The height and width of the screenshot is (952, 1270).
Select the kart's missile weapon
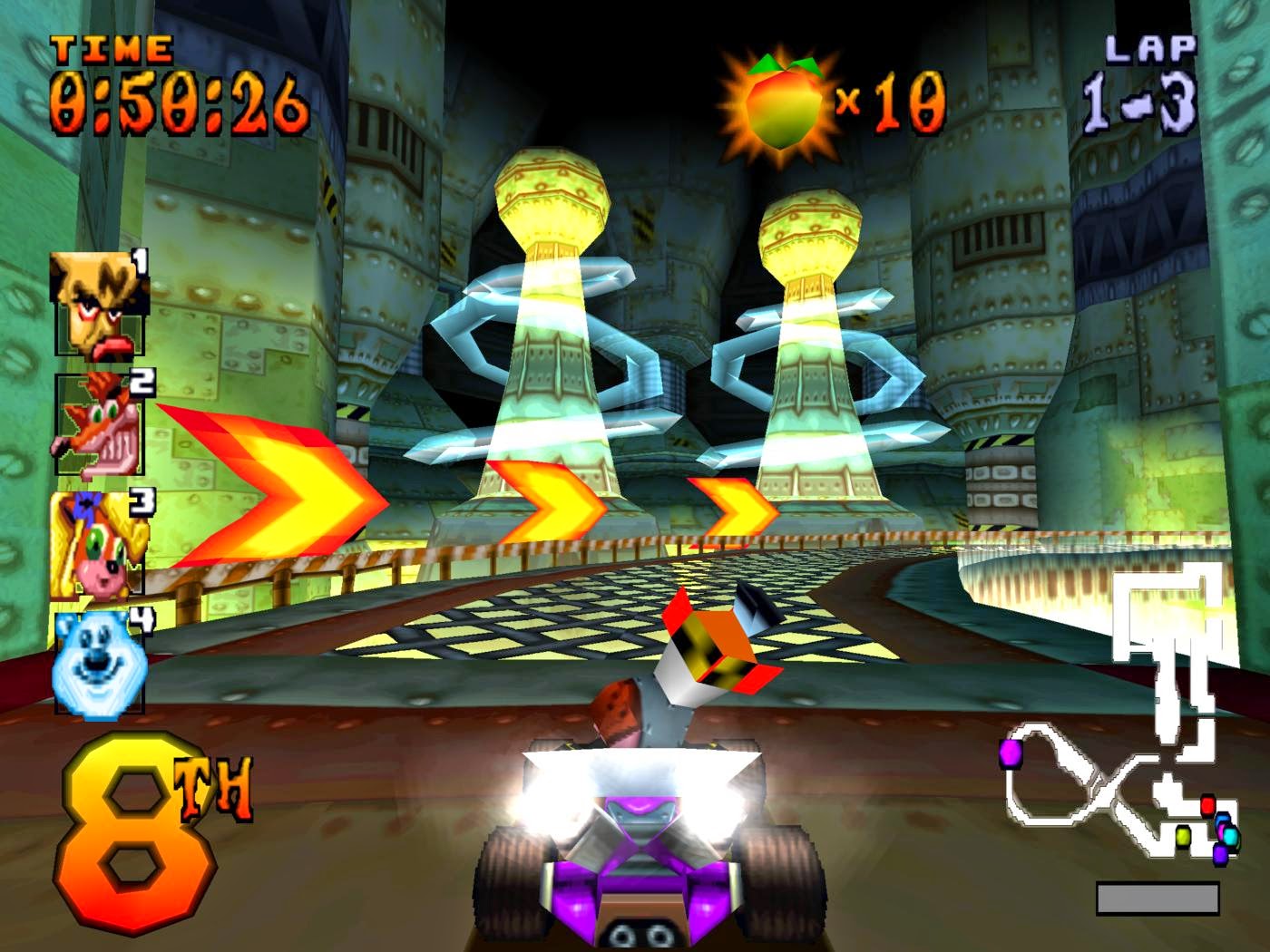point(717,644)
